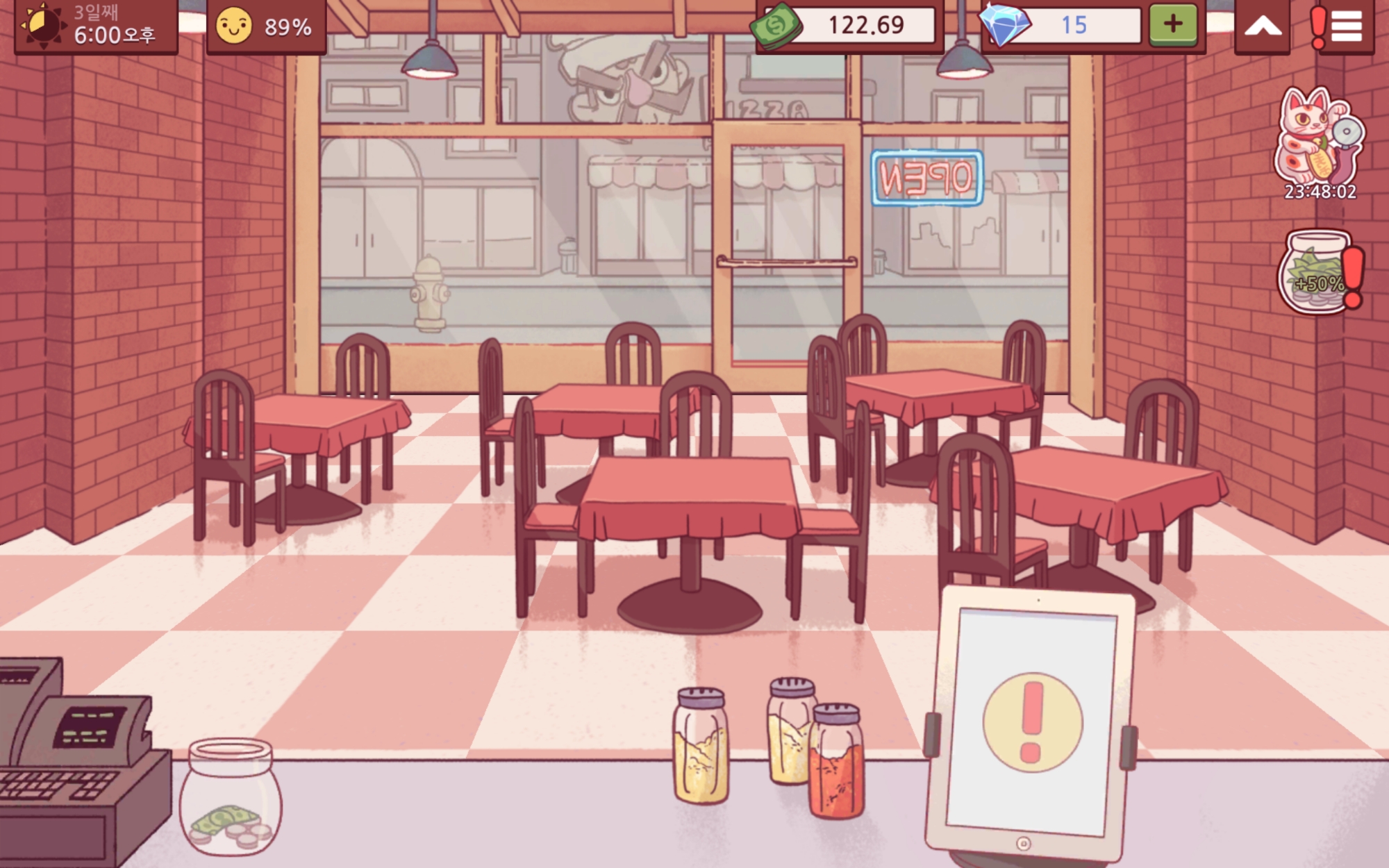This screenshot has height=868, width=1389.
Task: Collapse the top bar with the up arrow
Action: coord(1263,26)
